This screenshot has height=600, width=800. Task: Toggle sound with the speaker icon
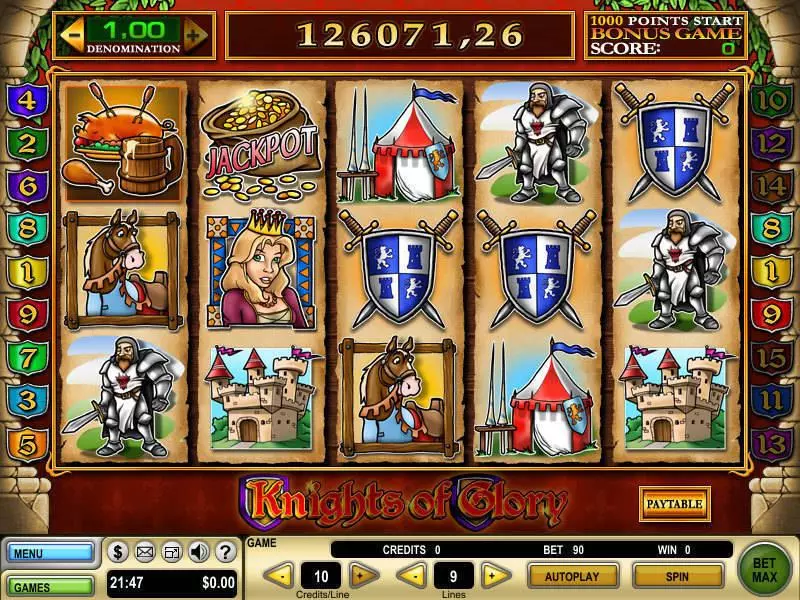(198, 551)
